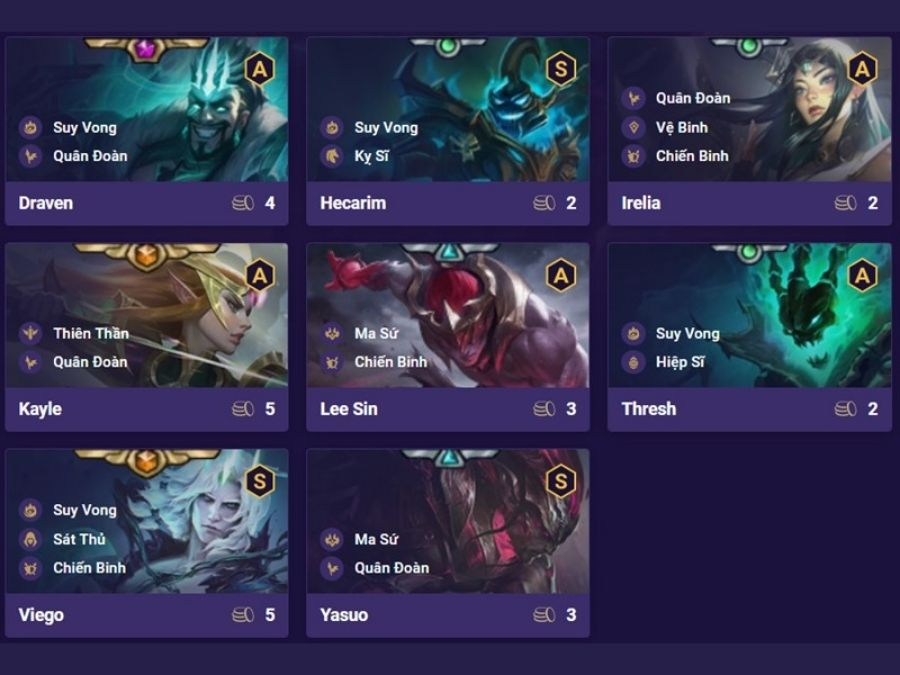Image resolution: width=900 pixels, height=675 pixels.
Task: Click Yasuo's Quân Đoàn trait
Action: click(x=391, y=568)
